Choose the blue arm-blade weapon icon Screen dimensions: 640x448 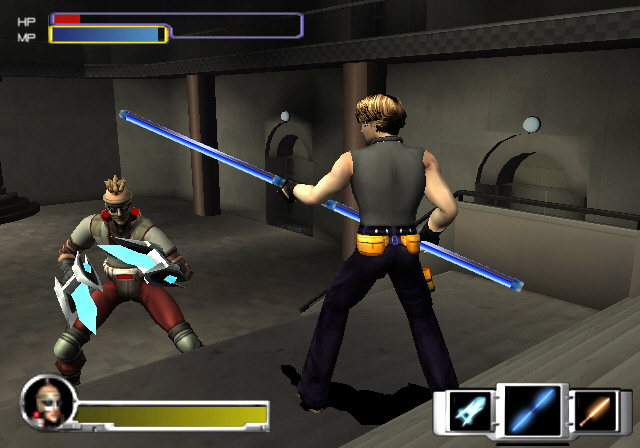[468, 411]
